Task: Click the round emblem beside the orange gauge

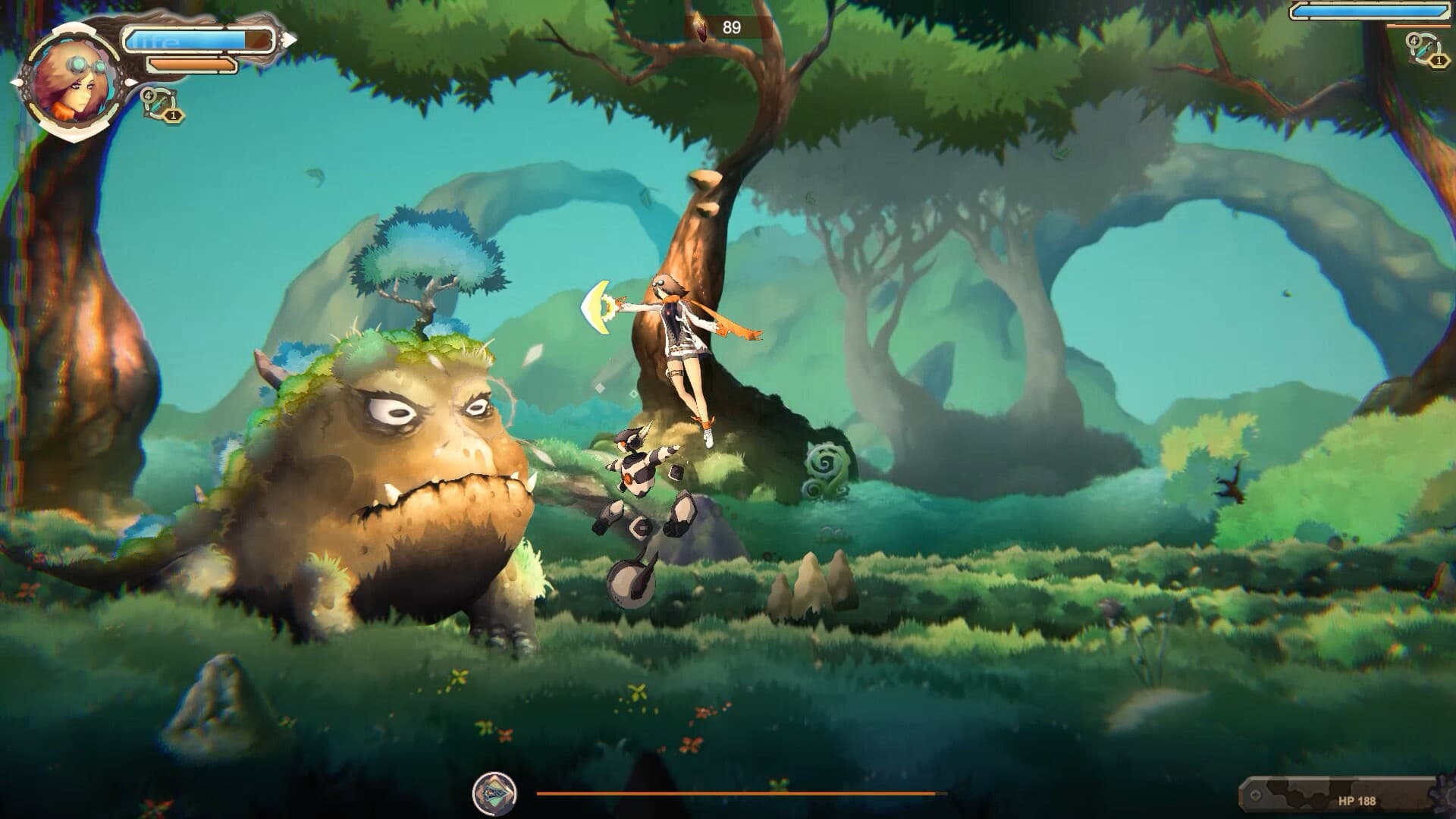Action: pos(494,793)
